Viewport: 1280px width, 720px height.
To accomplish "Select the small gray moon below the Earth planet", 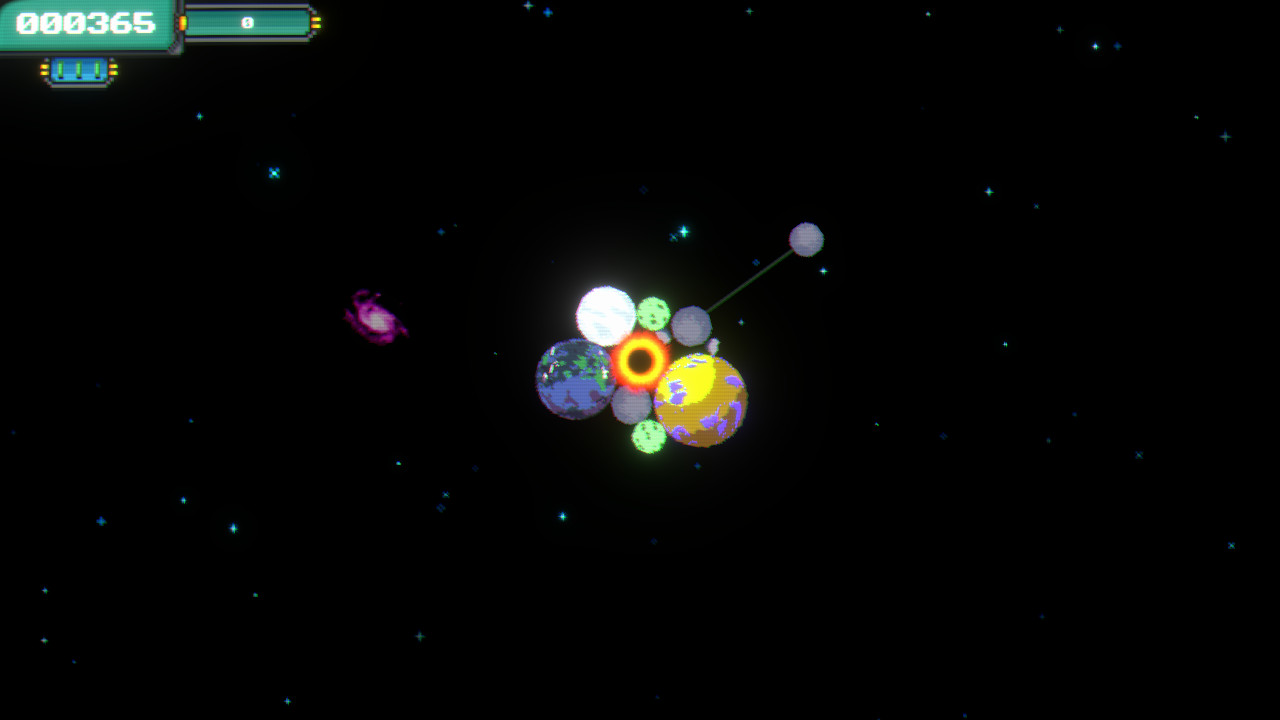I will pos(630,407).
